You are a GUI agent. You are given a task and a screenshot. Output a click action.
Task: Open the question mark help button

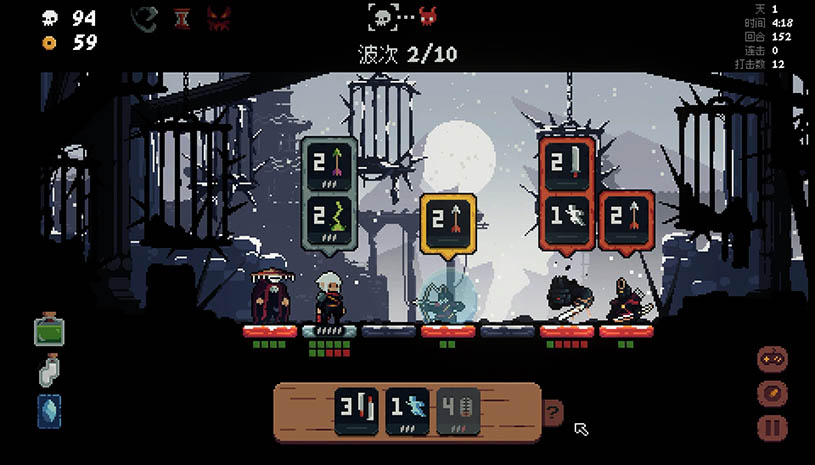tap(551, 411)
